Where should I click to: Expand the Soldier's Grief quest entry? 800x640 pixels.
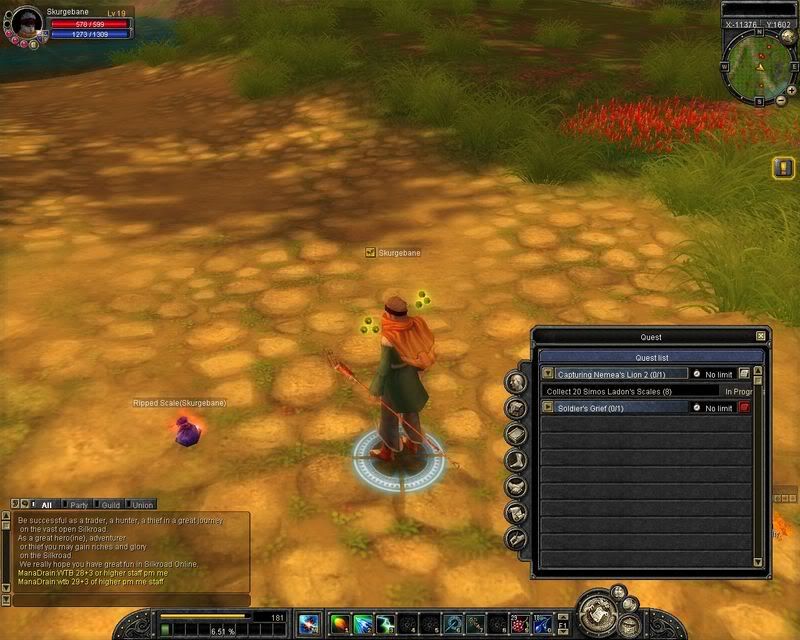tap(547, 408)
